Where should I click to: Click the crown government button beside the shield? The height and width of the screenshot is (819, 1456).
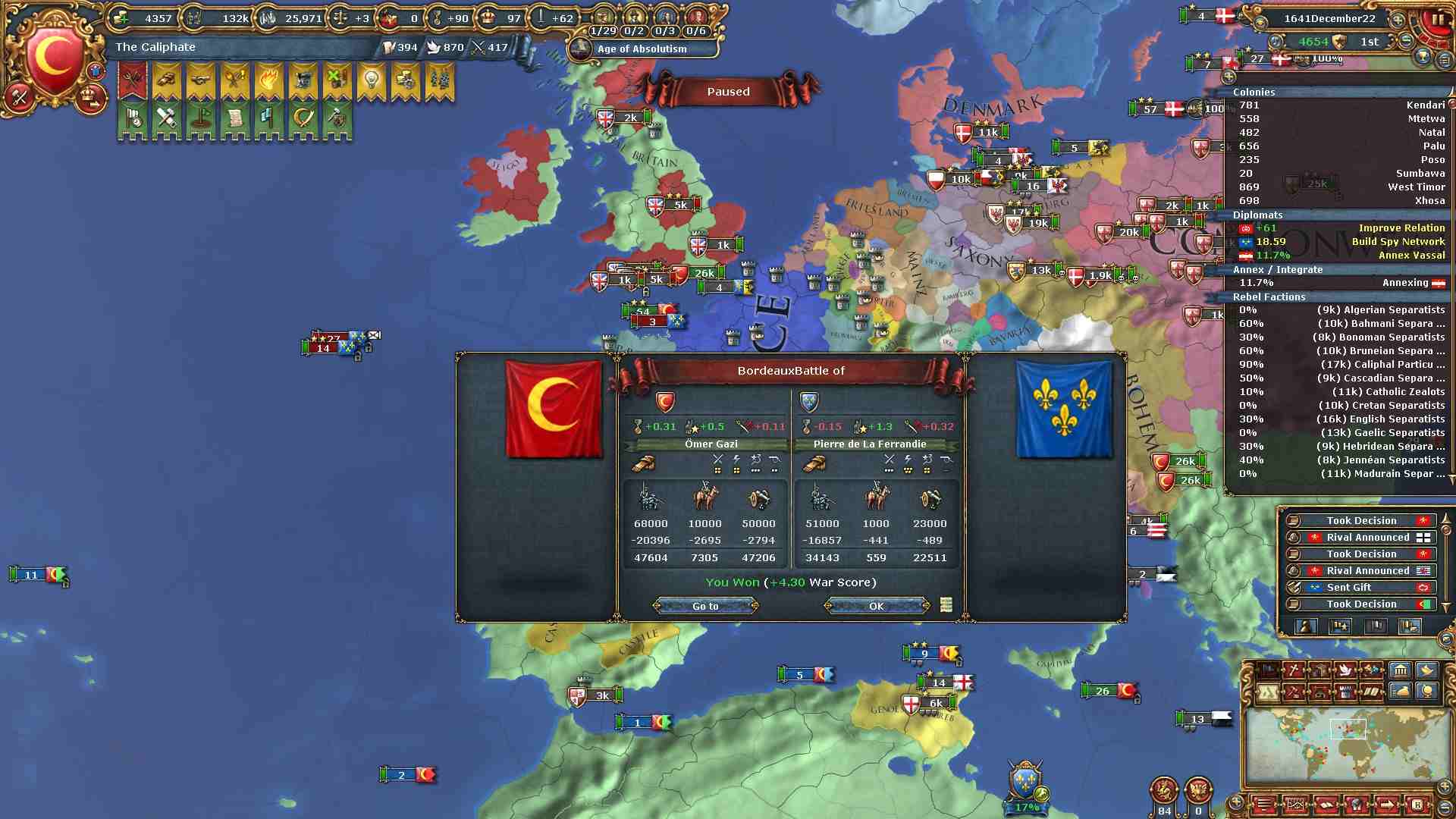(x=92, y=98)
